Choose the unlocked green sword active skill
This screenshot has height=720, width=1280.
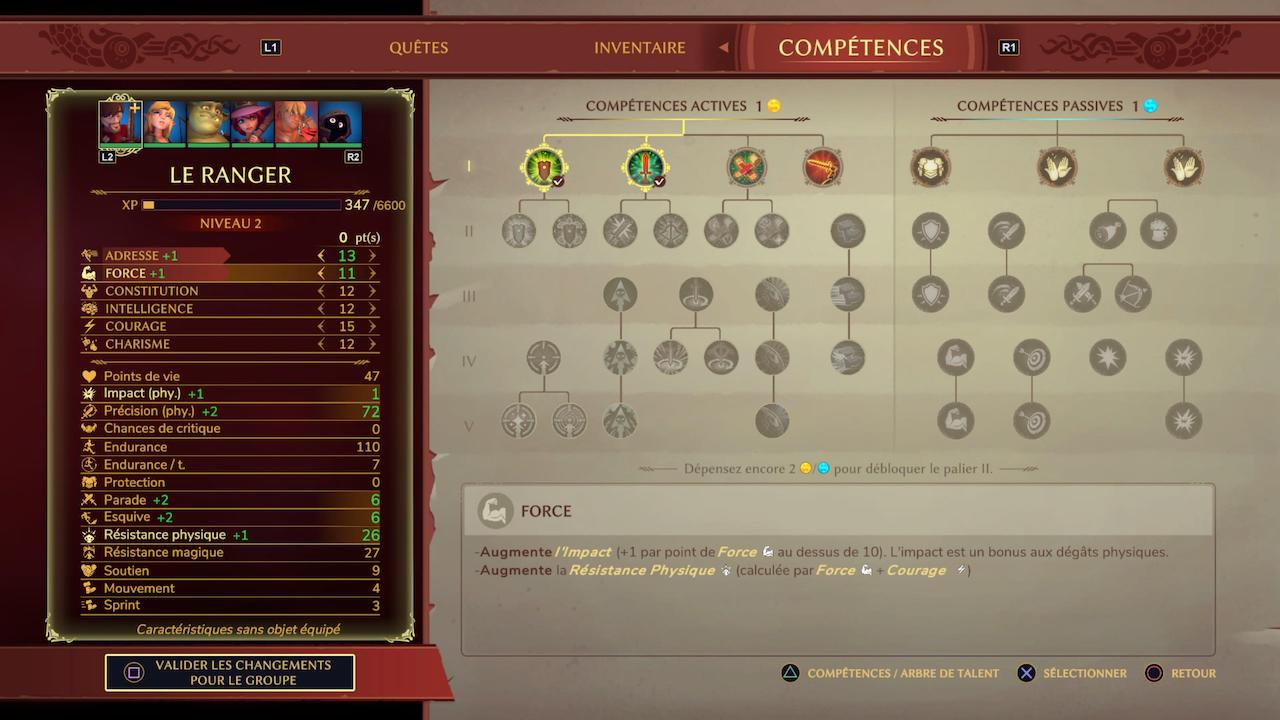tap(645, 167)
